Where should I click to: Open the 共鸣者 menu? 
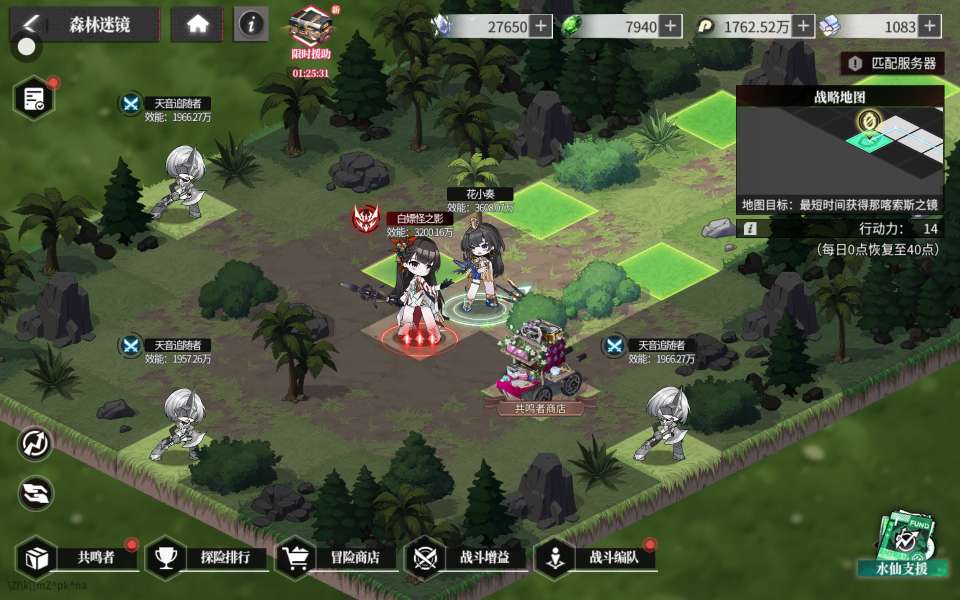click(80, 557)
